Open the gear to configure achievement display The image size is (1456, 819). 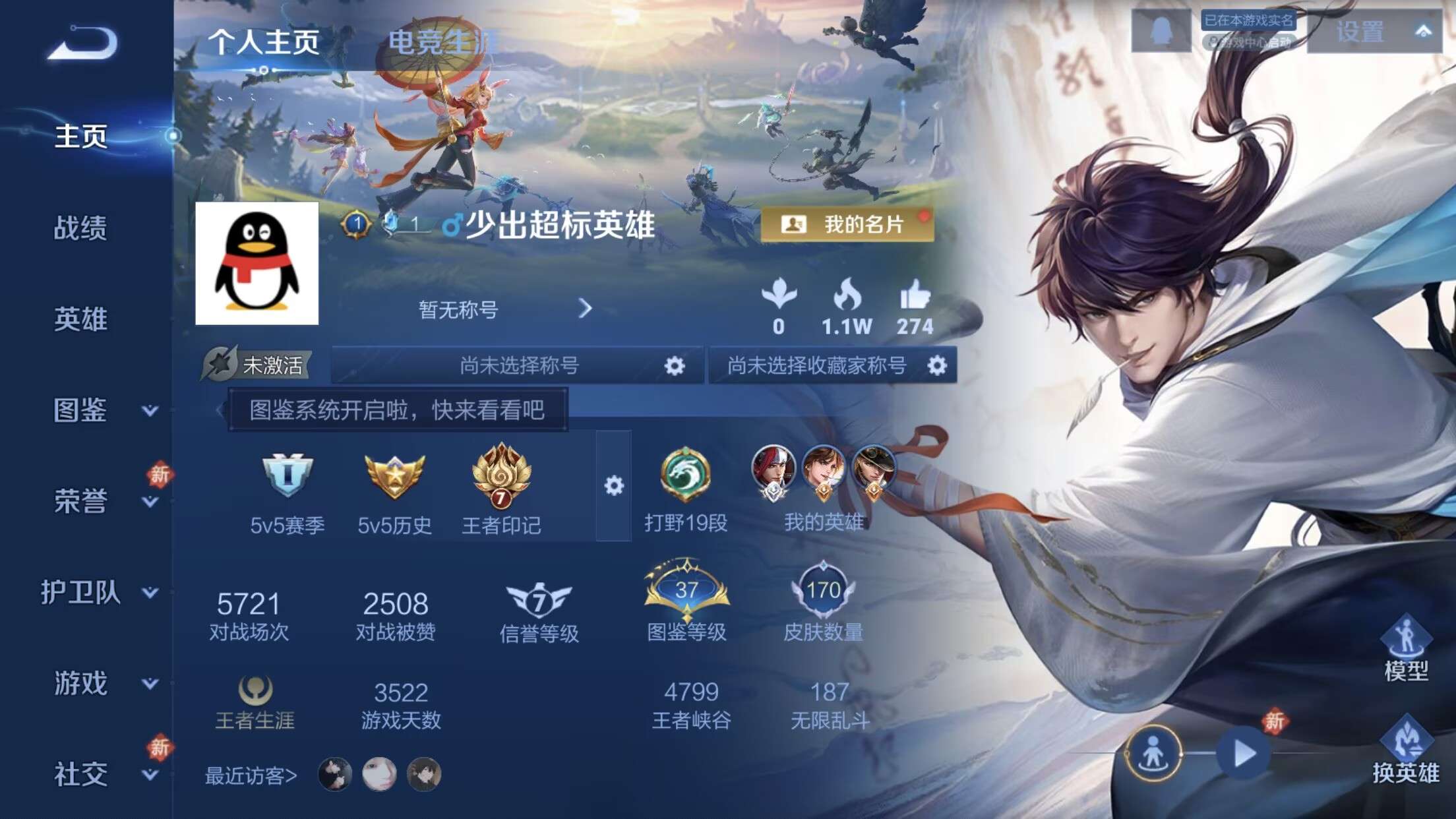[616, 487]
